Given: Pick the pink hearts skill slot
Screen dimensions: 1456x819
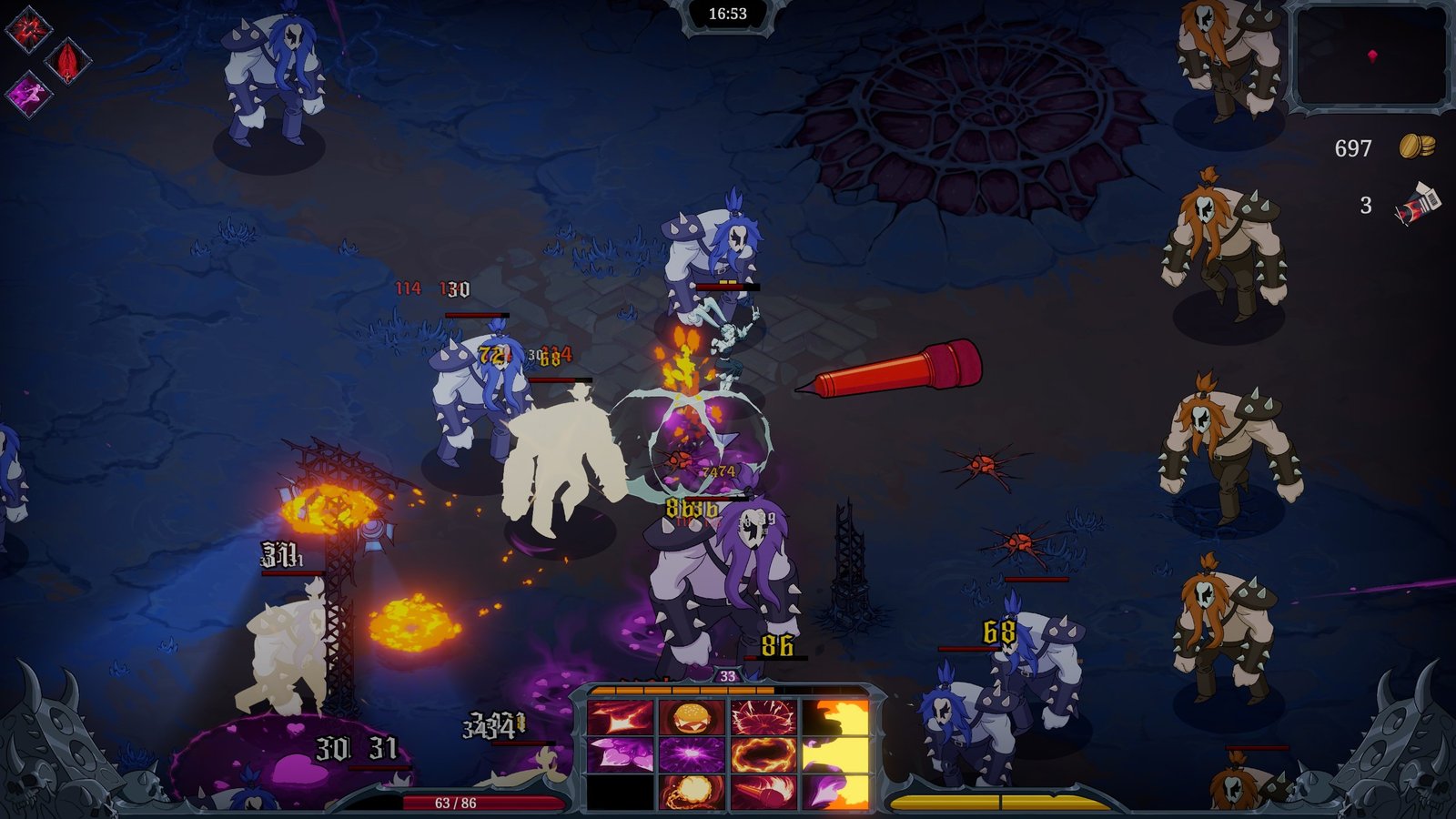Looking at the screenshot, I should pyautogui.click(x=621, y=754).
